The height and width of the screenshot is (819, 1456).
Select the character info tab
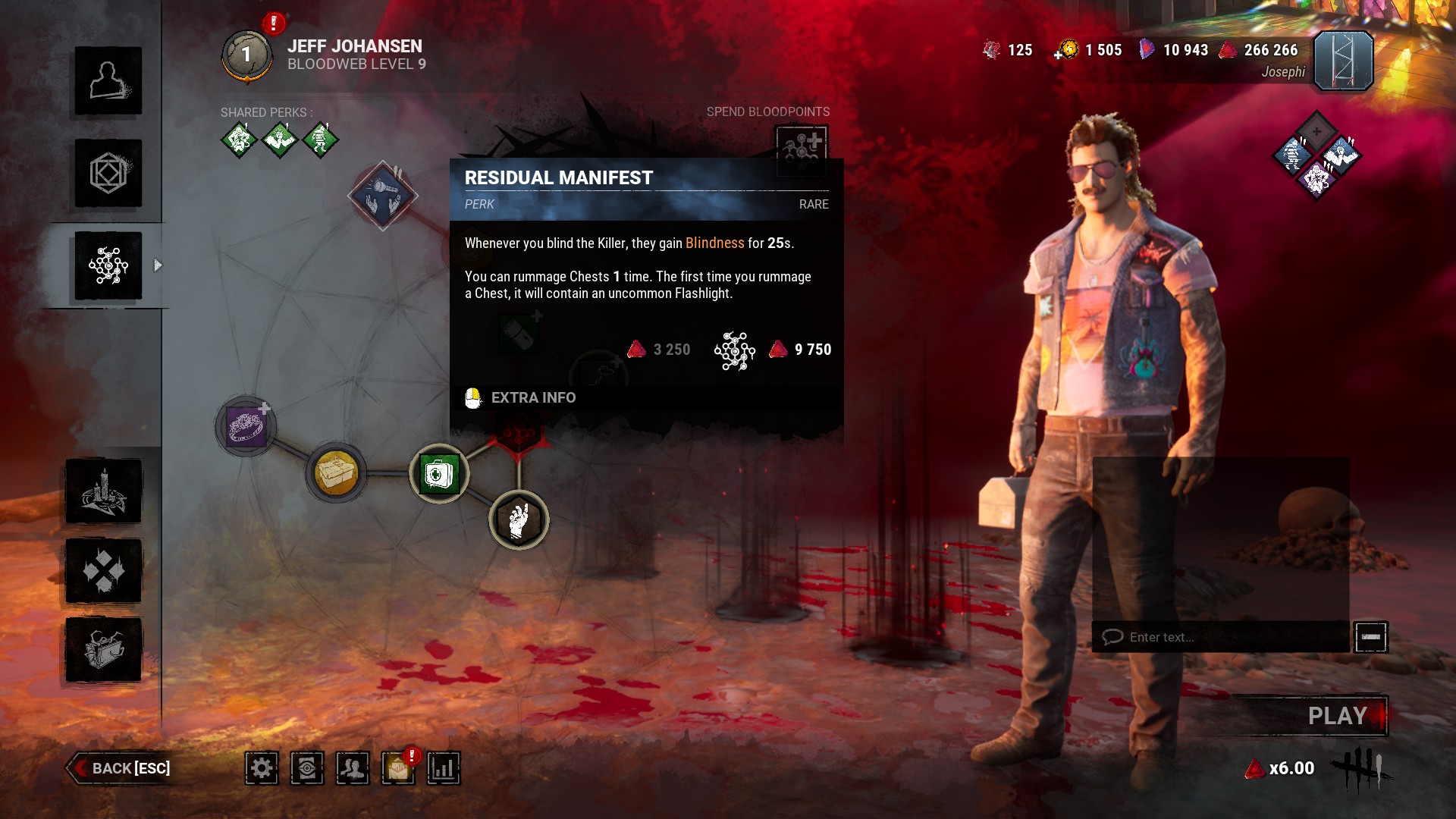click(x=108, y=81)
